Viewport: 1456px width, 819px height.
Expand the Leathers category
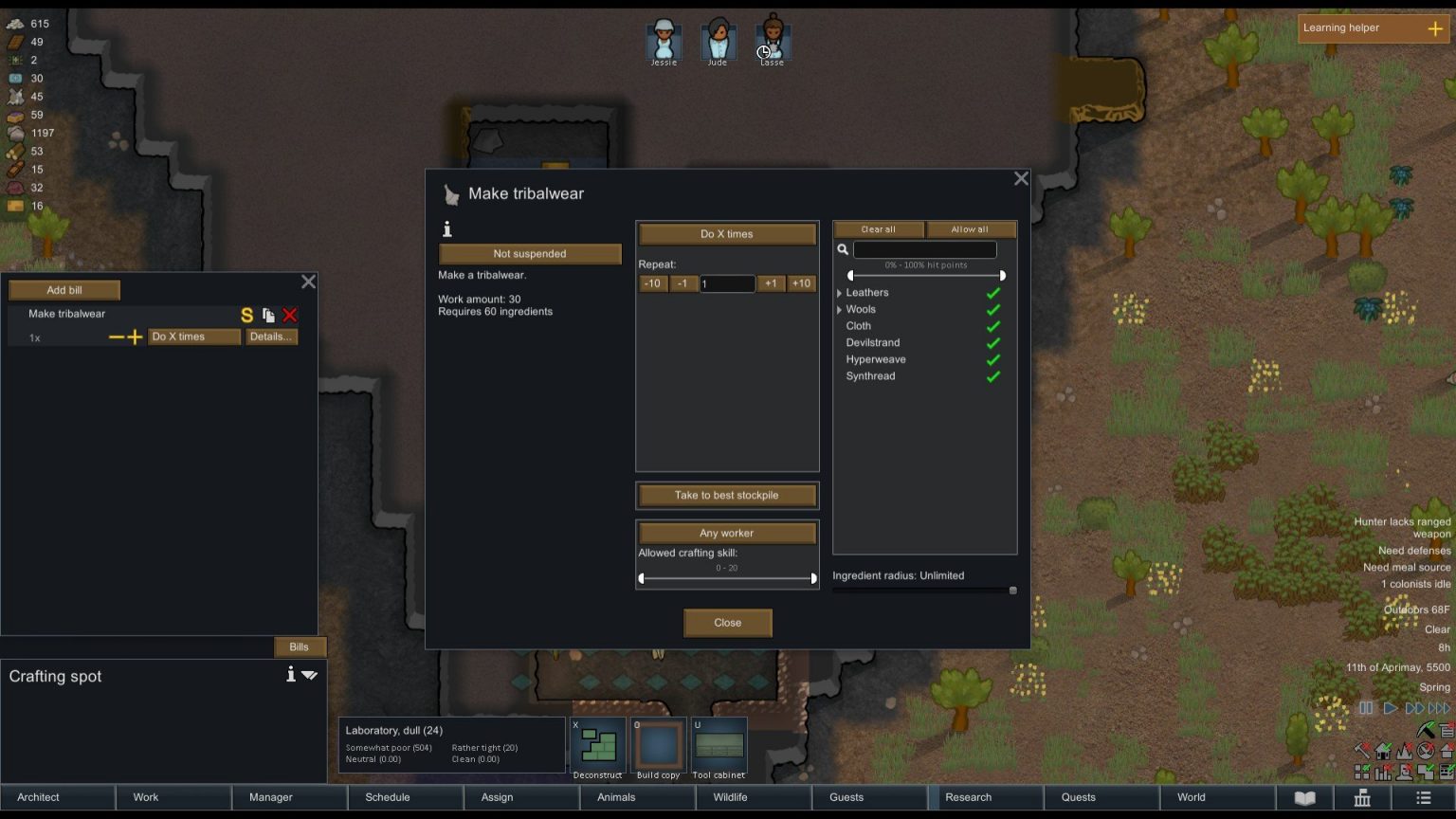click(x=839, y=292)
